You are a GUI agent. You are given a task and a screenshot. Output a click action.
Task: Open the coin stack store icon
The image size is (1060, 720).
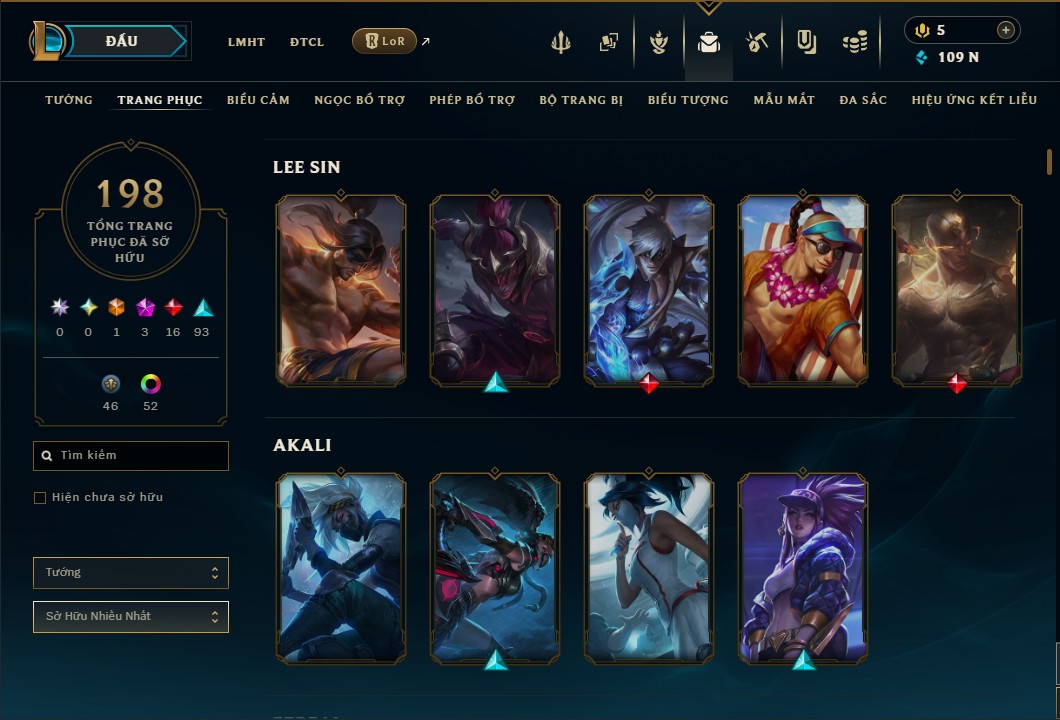point(854,42)
